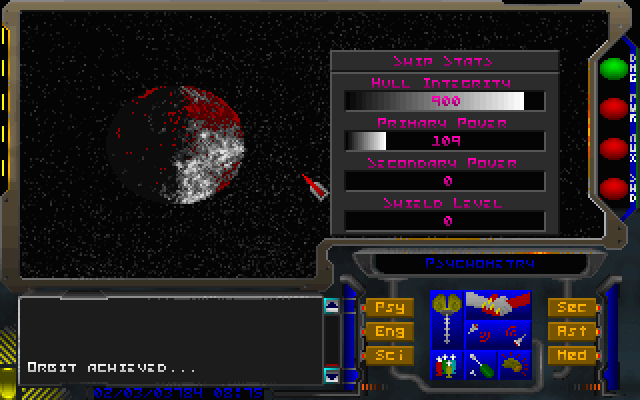Switch to the Sec security panel

573,308
